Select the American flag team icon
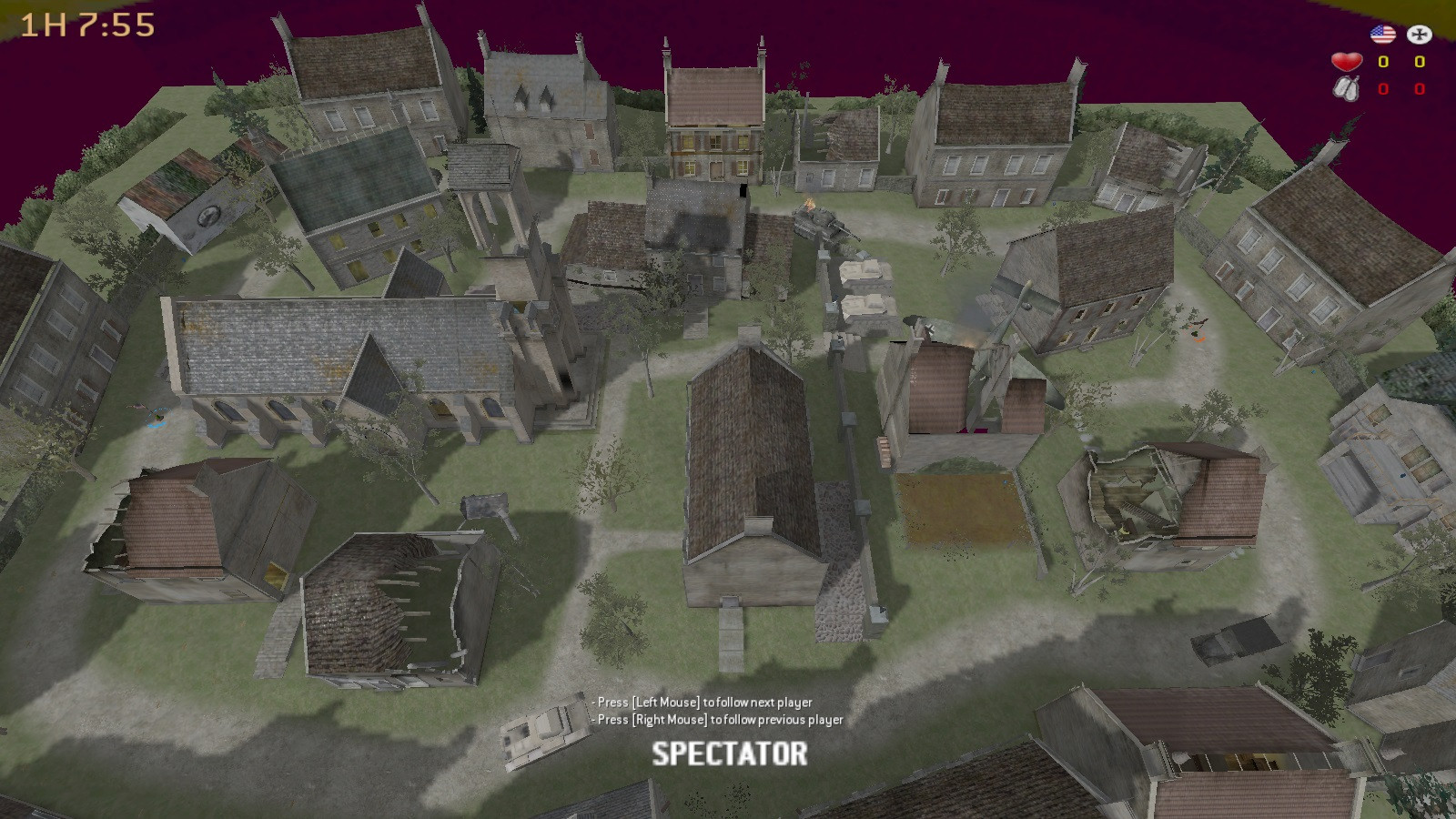 point(1383,34)
